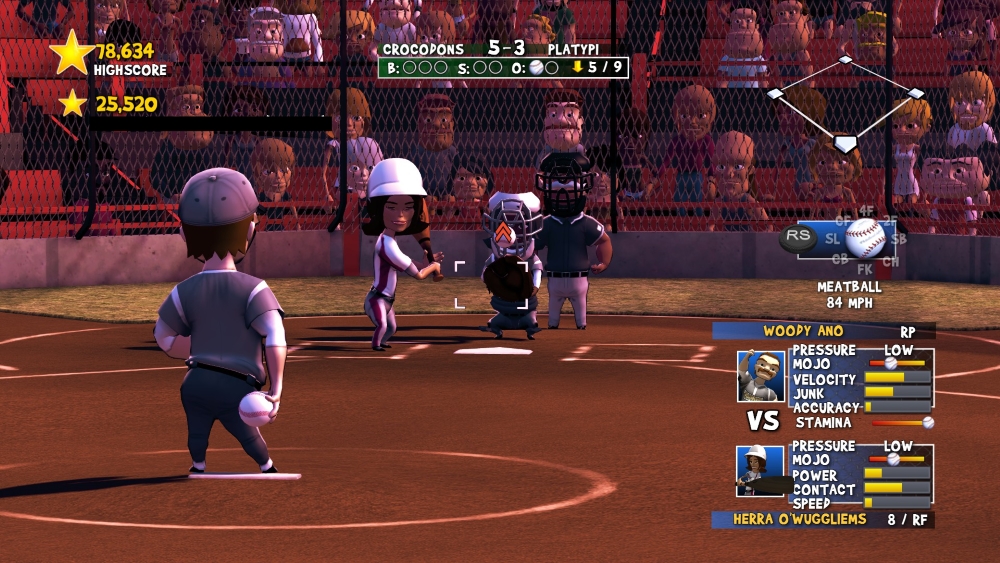
Task: Click the pitch target reticle
Action: coord(491,284)
